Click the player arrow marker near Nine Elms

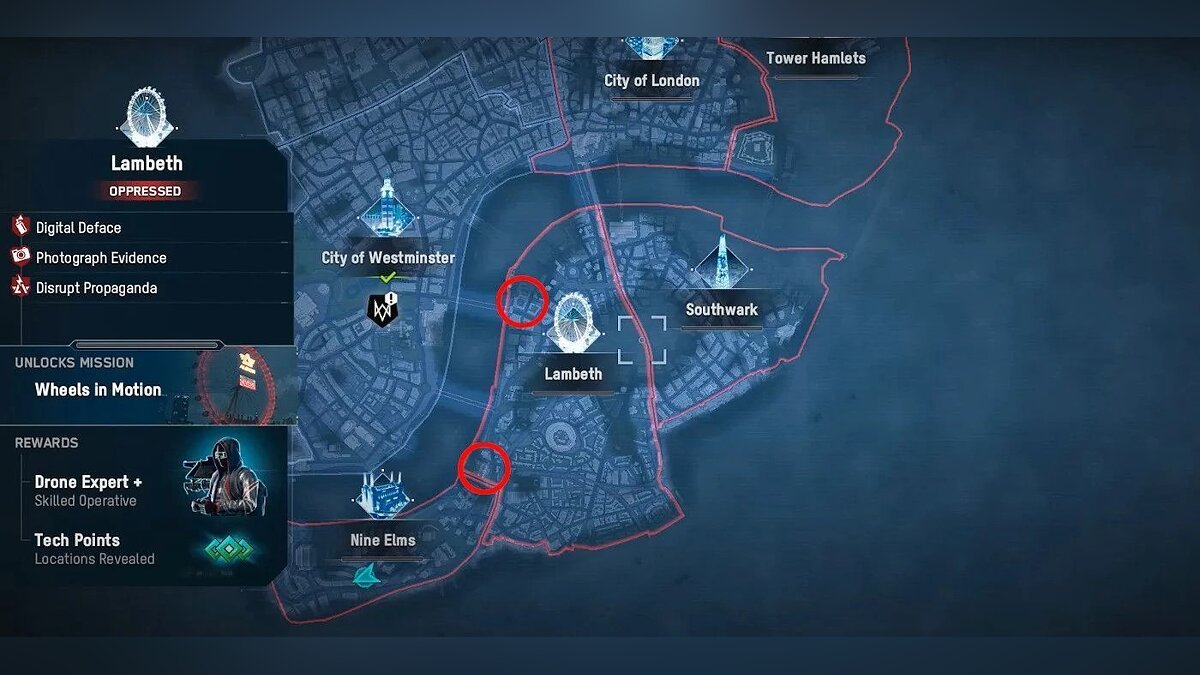click(366, 574)
